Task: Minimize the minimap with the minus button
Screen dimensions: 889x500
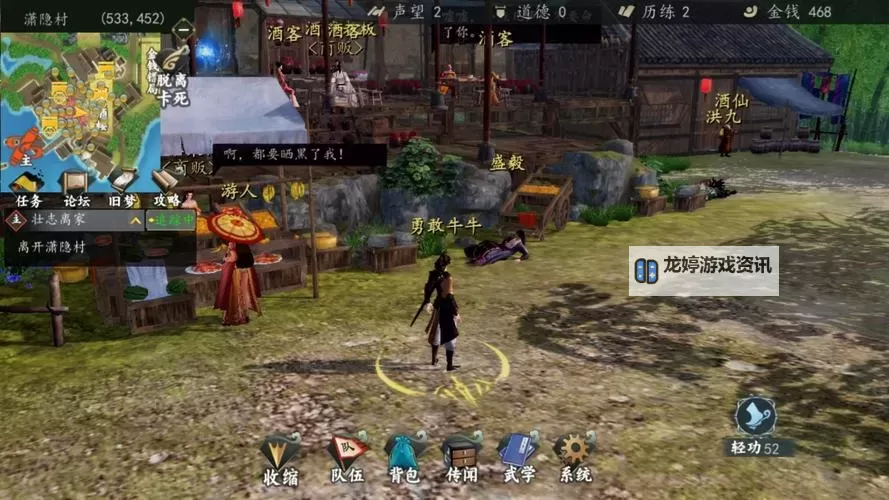Action: (183, 31)
